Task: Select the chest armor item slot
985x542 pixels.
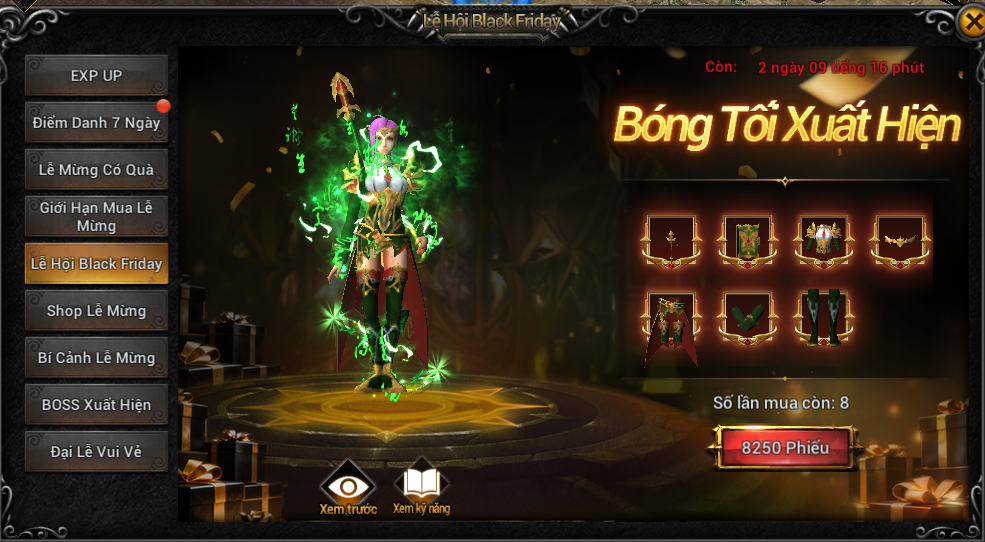Action: tap(823, 241)
